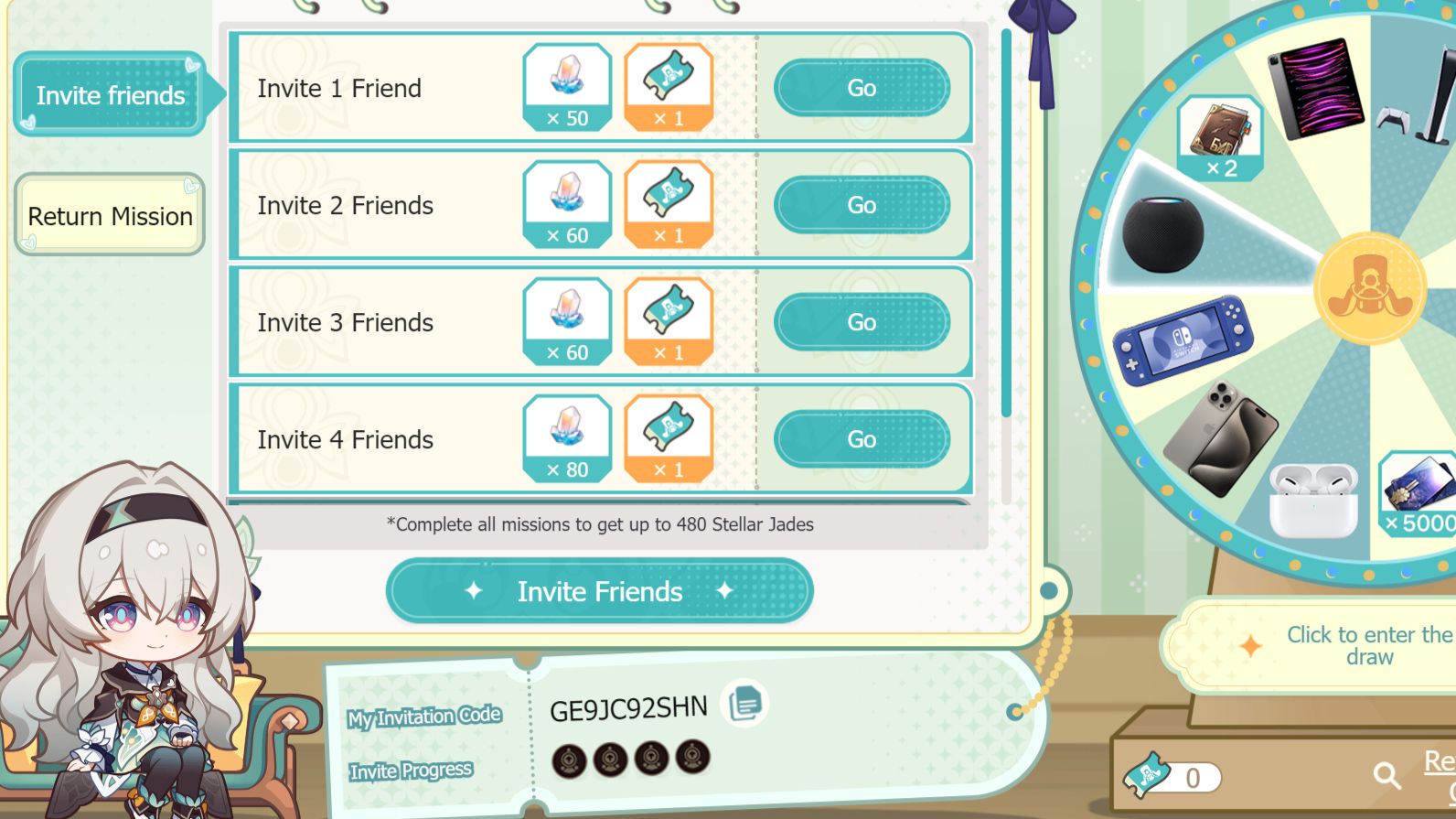The width and height of the screenshot is (1456, 819).
Task: Click the Invite Friends button
Action: coord(599,591)
